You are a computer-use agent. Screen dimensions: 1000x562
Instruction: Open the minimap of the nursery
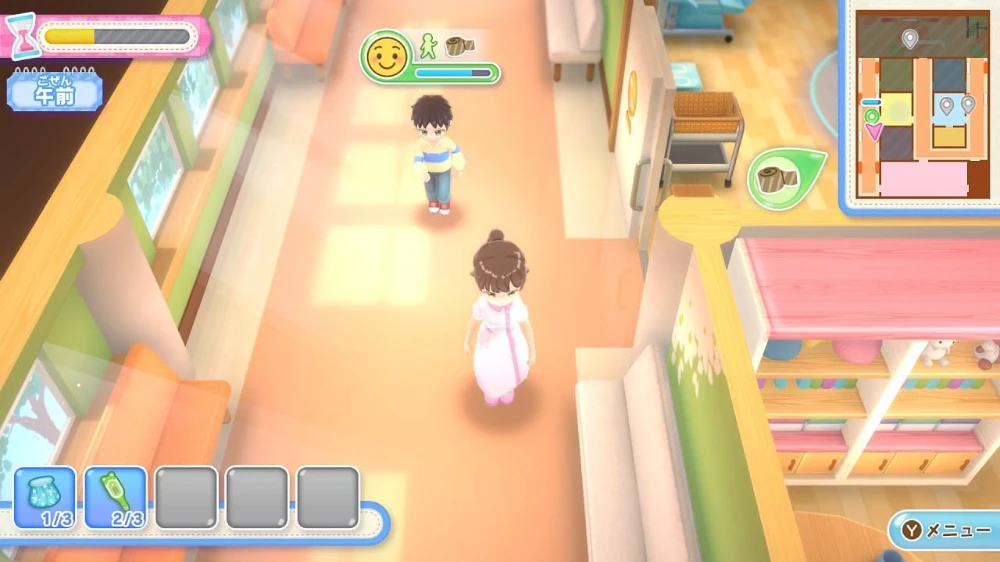(917, 105)
